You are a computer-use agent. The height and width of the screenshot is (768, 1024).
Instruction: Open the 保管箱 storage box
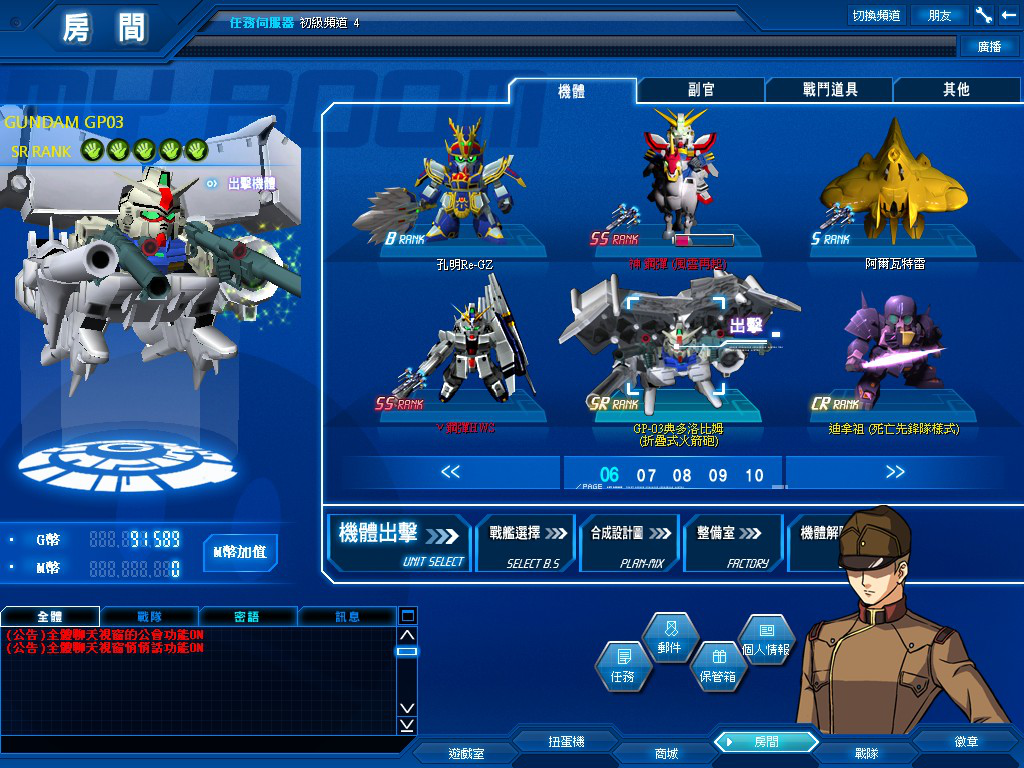point(717,666)
